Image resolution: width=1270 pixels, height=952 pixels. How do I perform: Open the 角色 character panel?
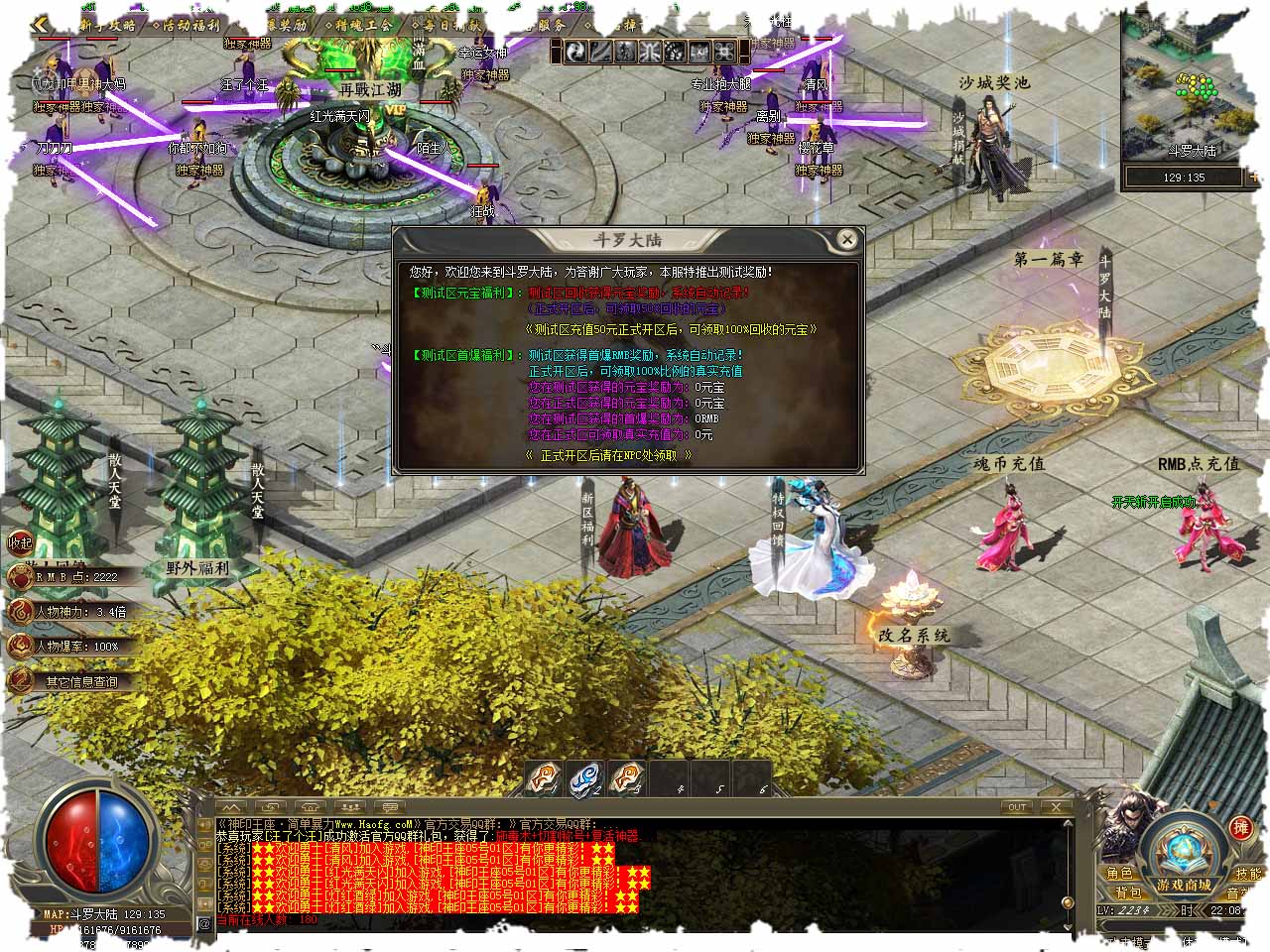pyautogui.click(x=1120, y=873)
